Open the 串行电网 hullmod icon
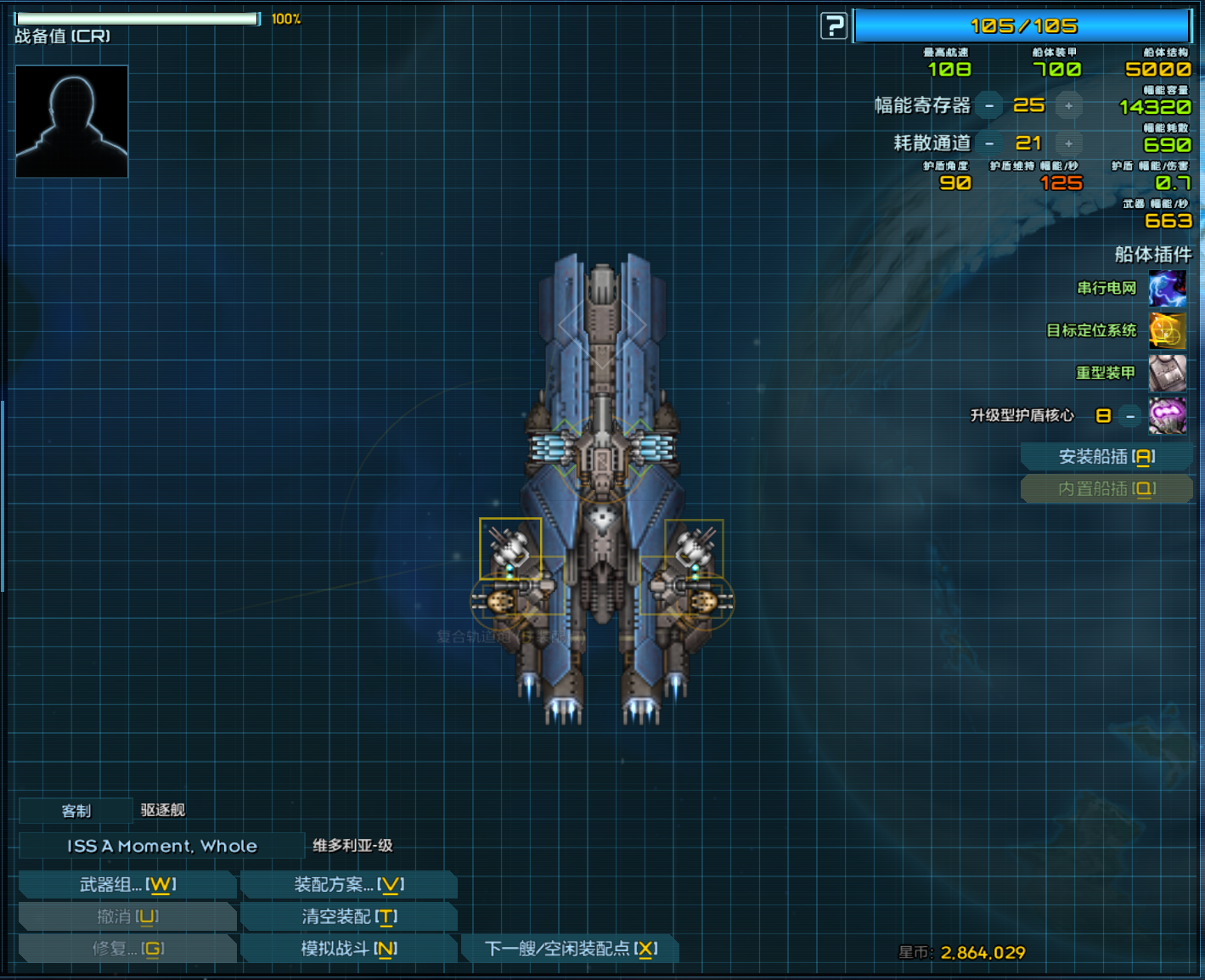This screenshot has width=1205, height=980. coord(1167,288)
